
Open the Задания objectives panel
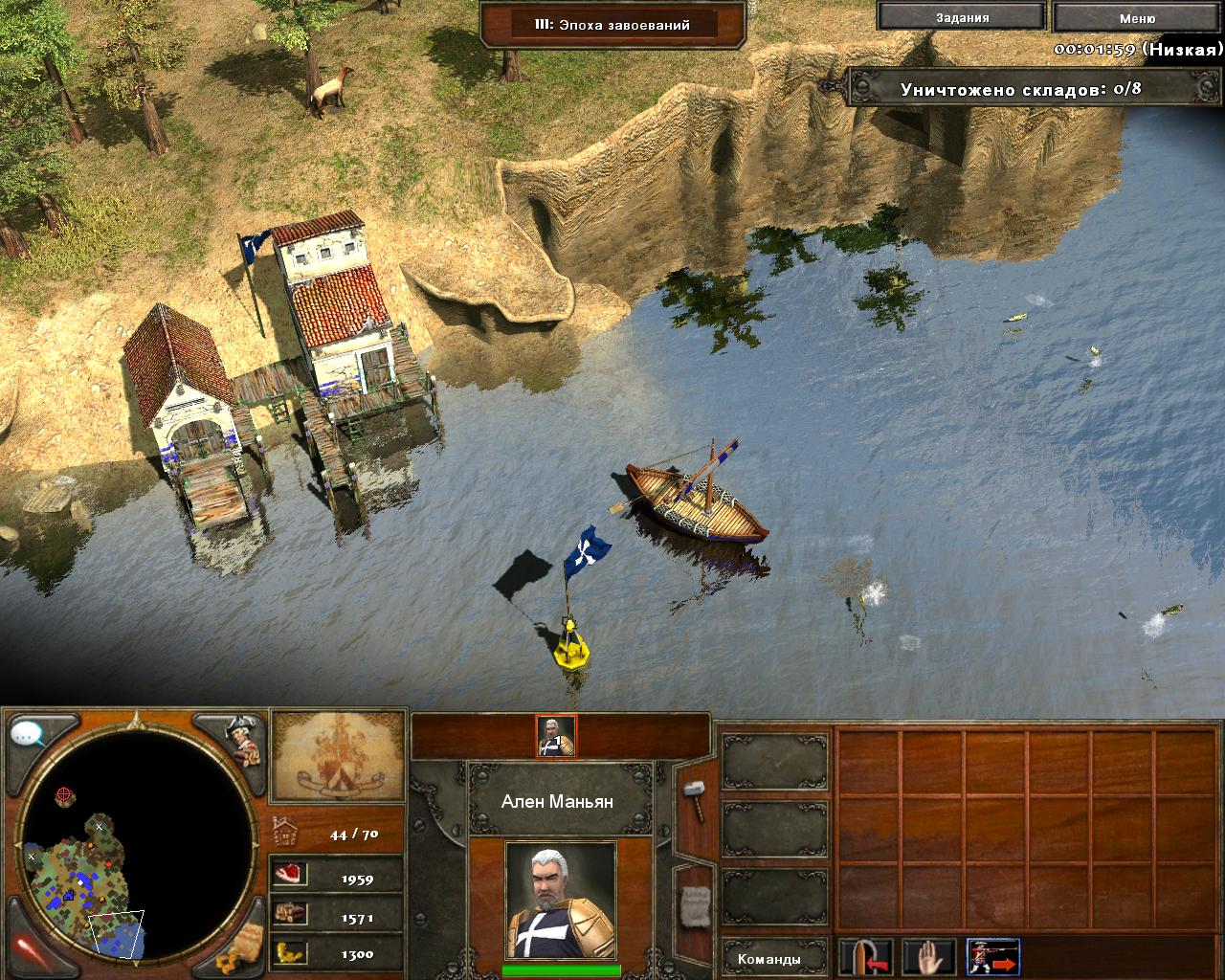tap(962, 17)
